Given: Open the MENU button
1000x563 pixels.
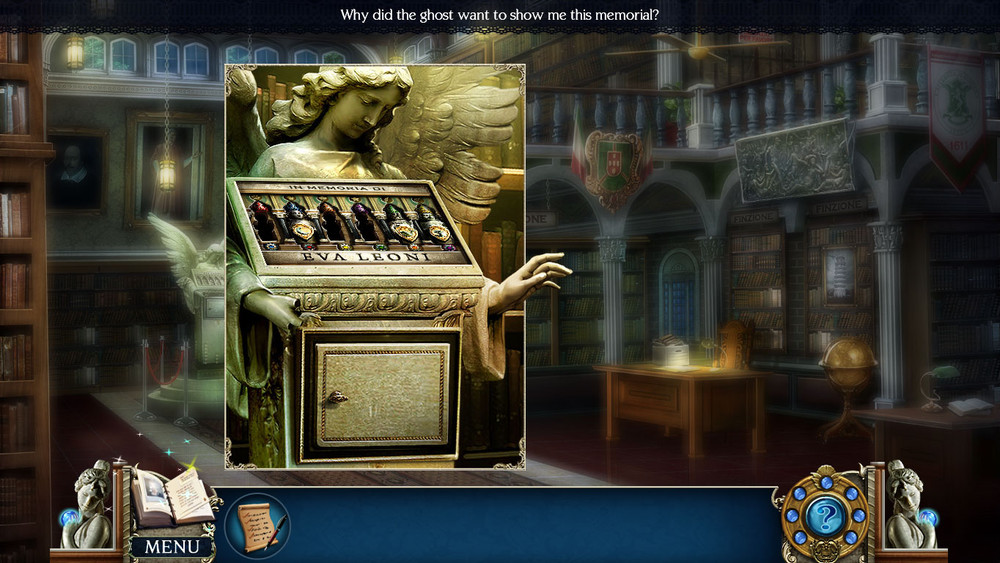Looking at the screenshot, I should pyautogui.click(x=172, y=546).
